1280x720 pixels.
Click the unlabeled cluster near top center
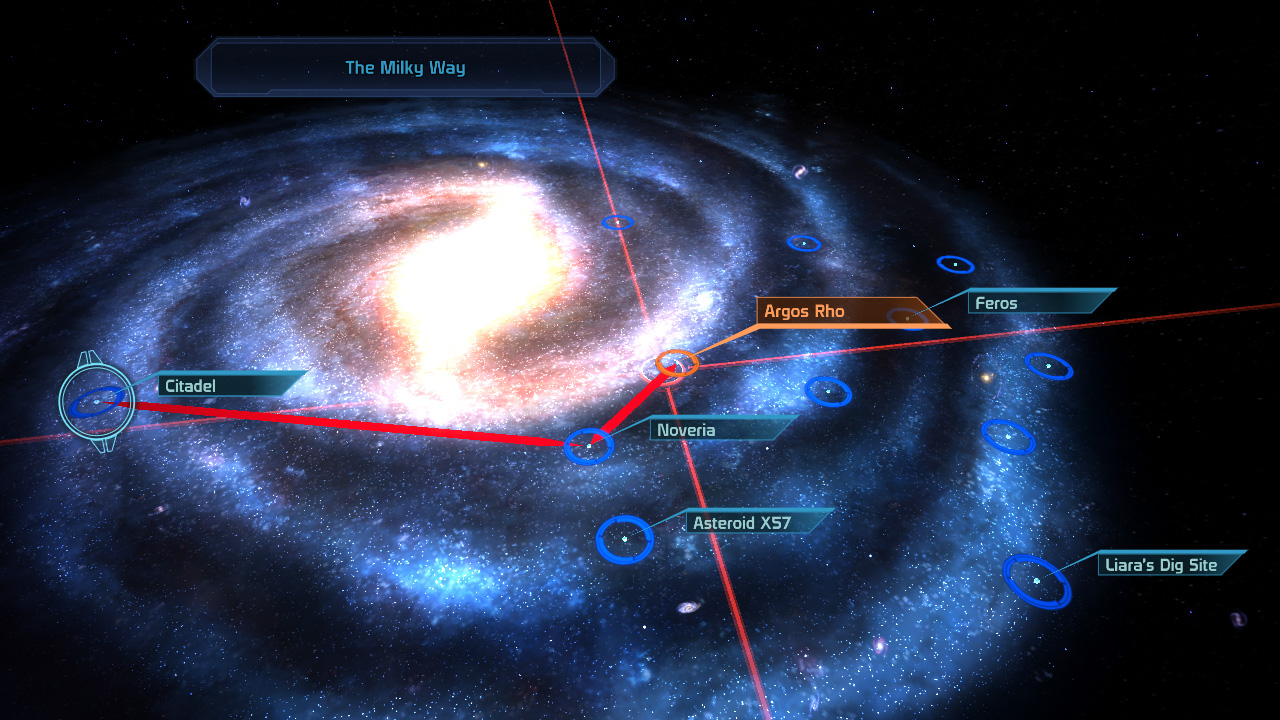click(x=620, y=221)
